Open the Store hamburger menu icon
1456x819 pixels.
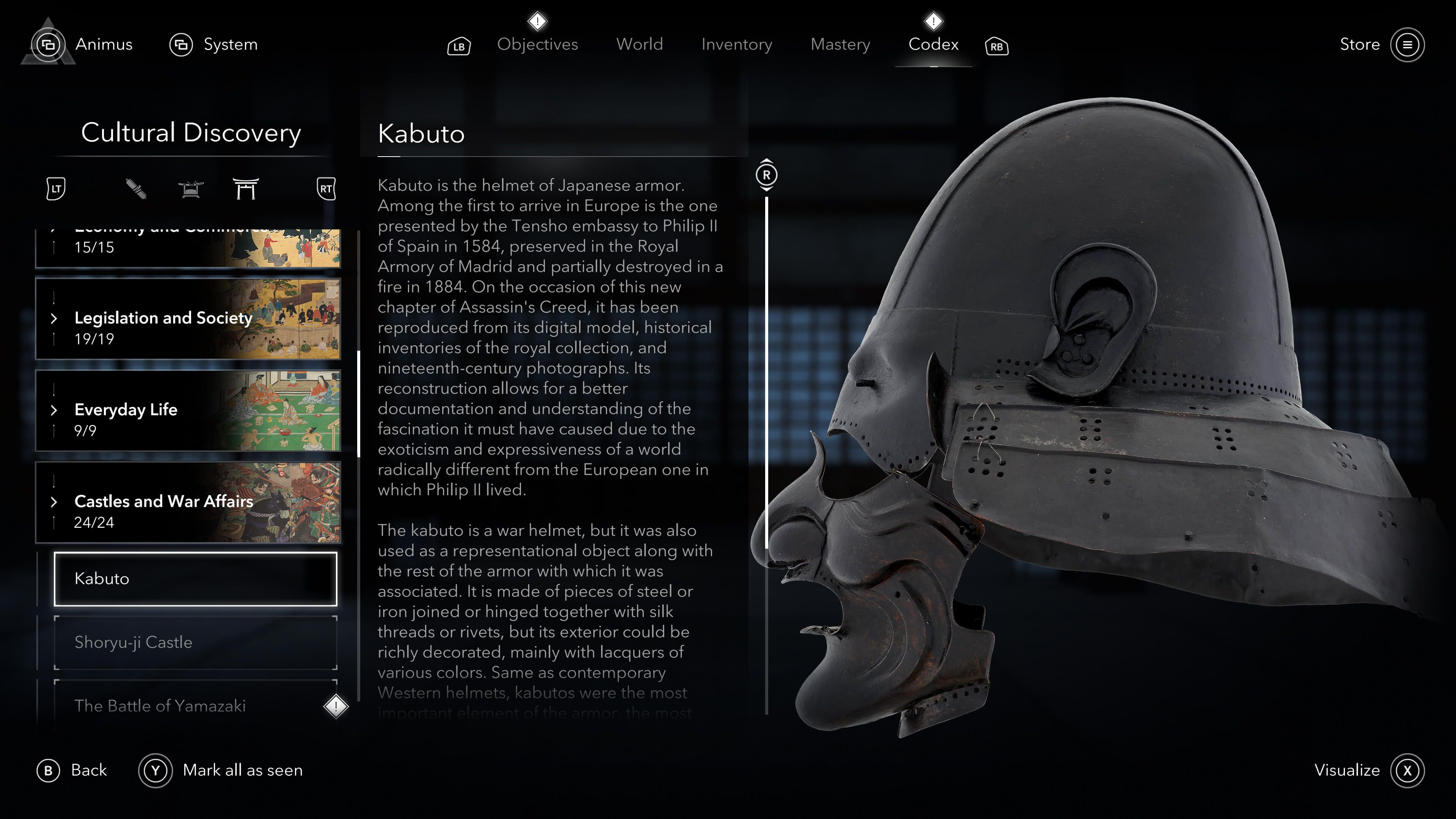click(x=1407, y=45)
